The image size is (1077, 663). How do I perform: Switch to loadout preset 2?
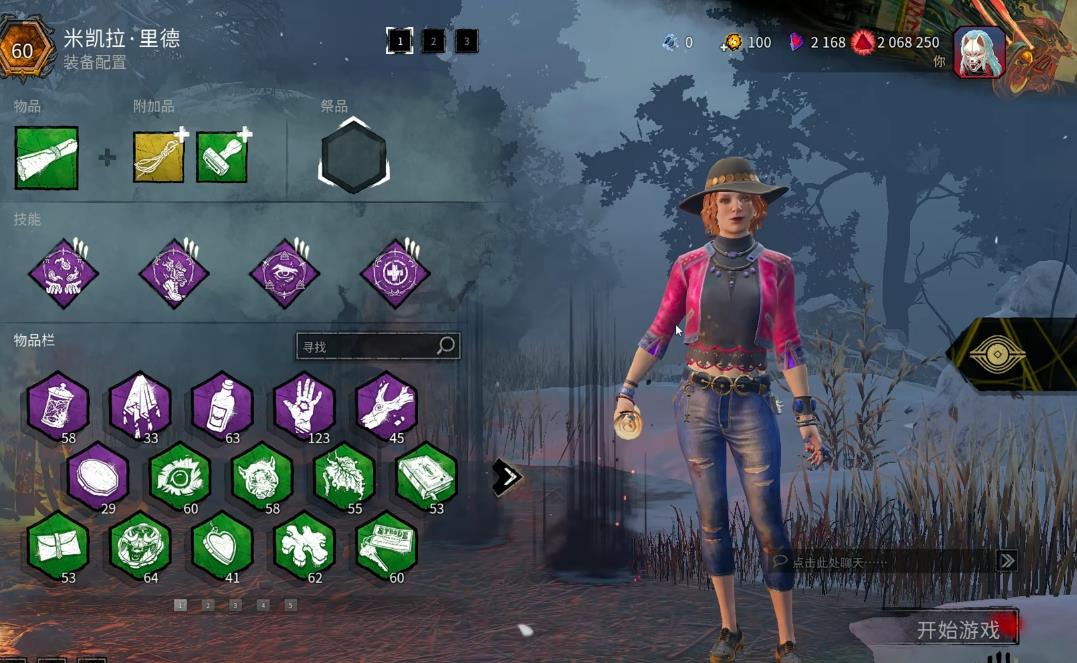coord(433,41)
